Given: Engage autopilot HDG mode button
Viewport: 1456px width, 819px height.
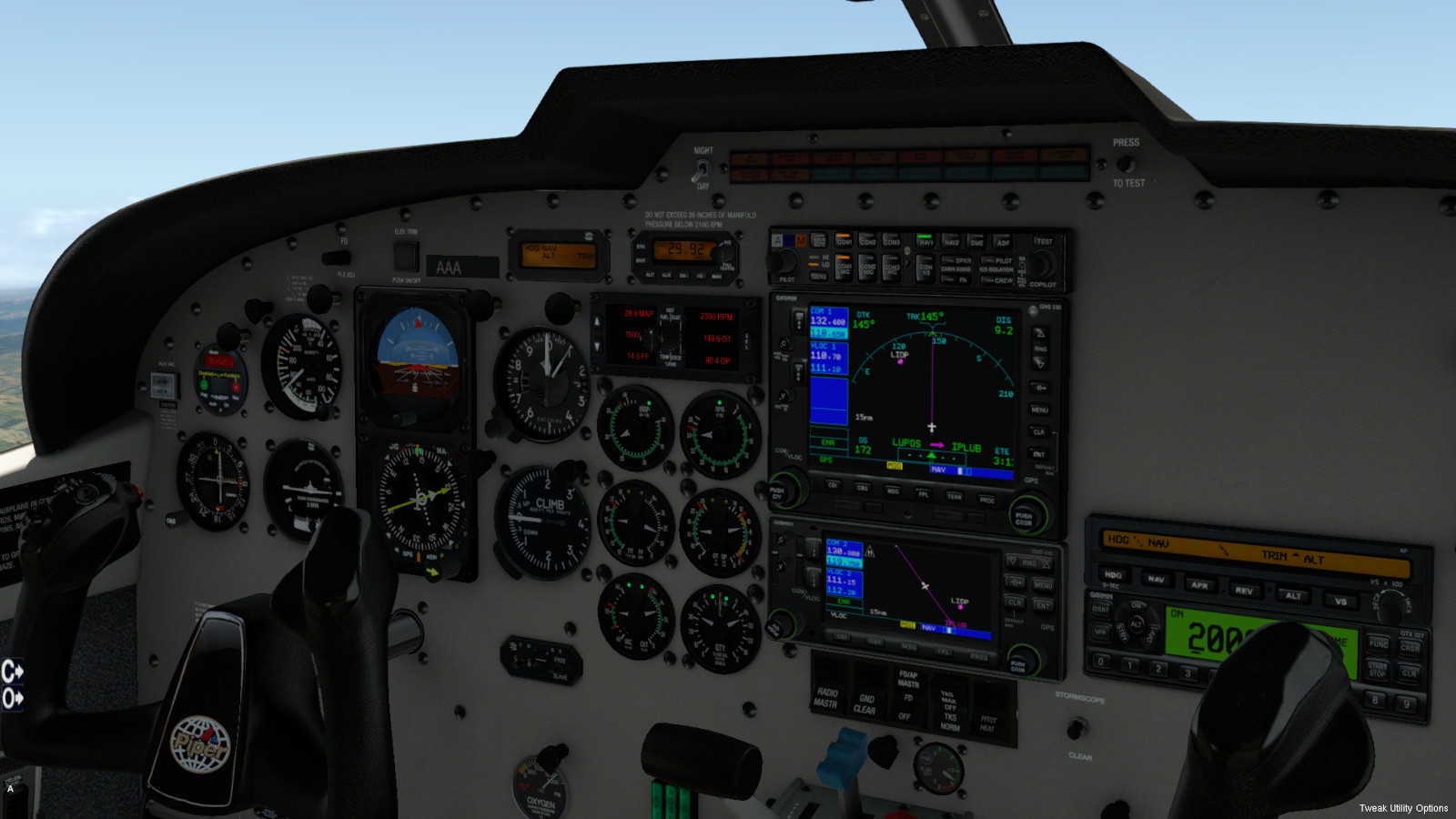Looking at the screenshot, I should pyautogui.click(x=1113, y=575).
